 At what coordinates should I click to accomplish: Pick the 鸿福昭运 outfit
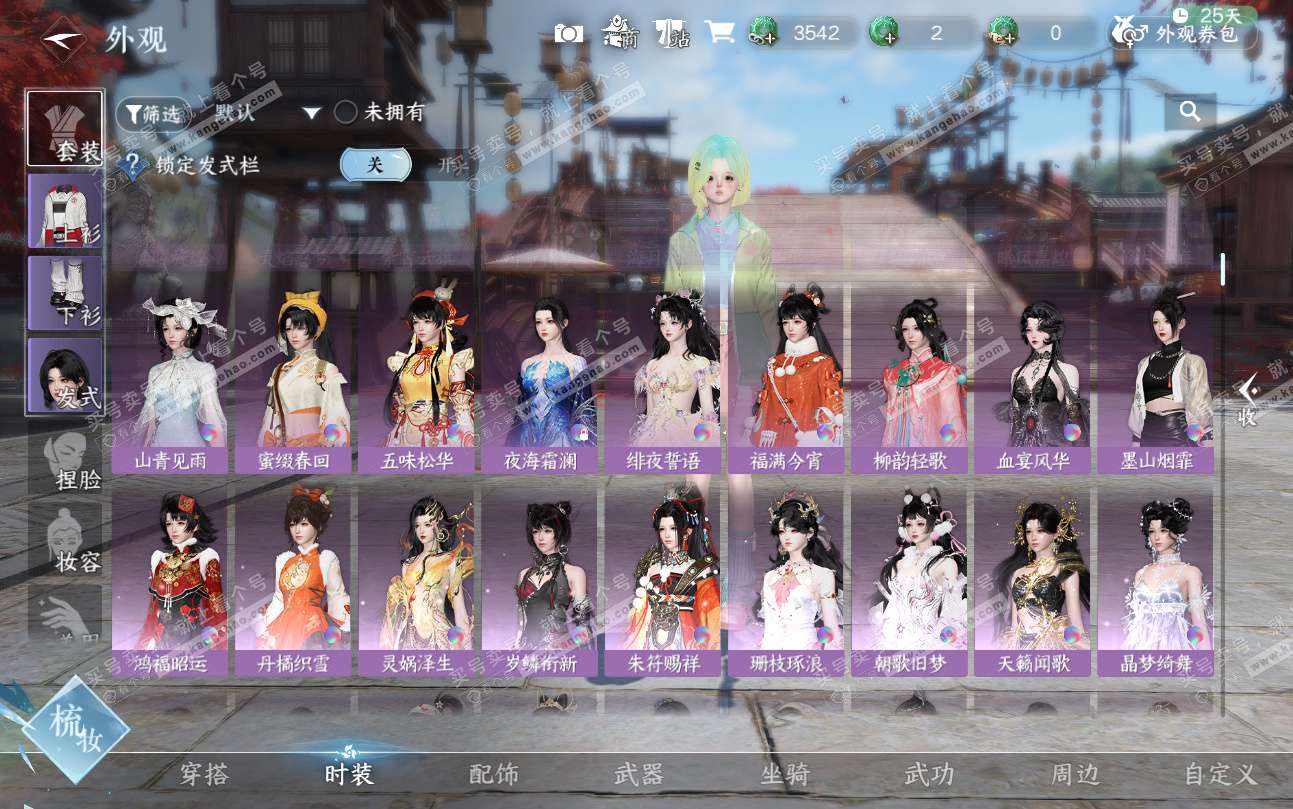pos(169,582)
